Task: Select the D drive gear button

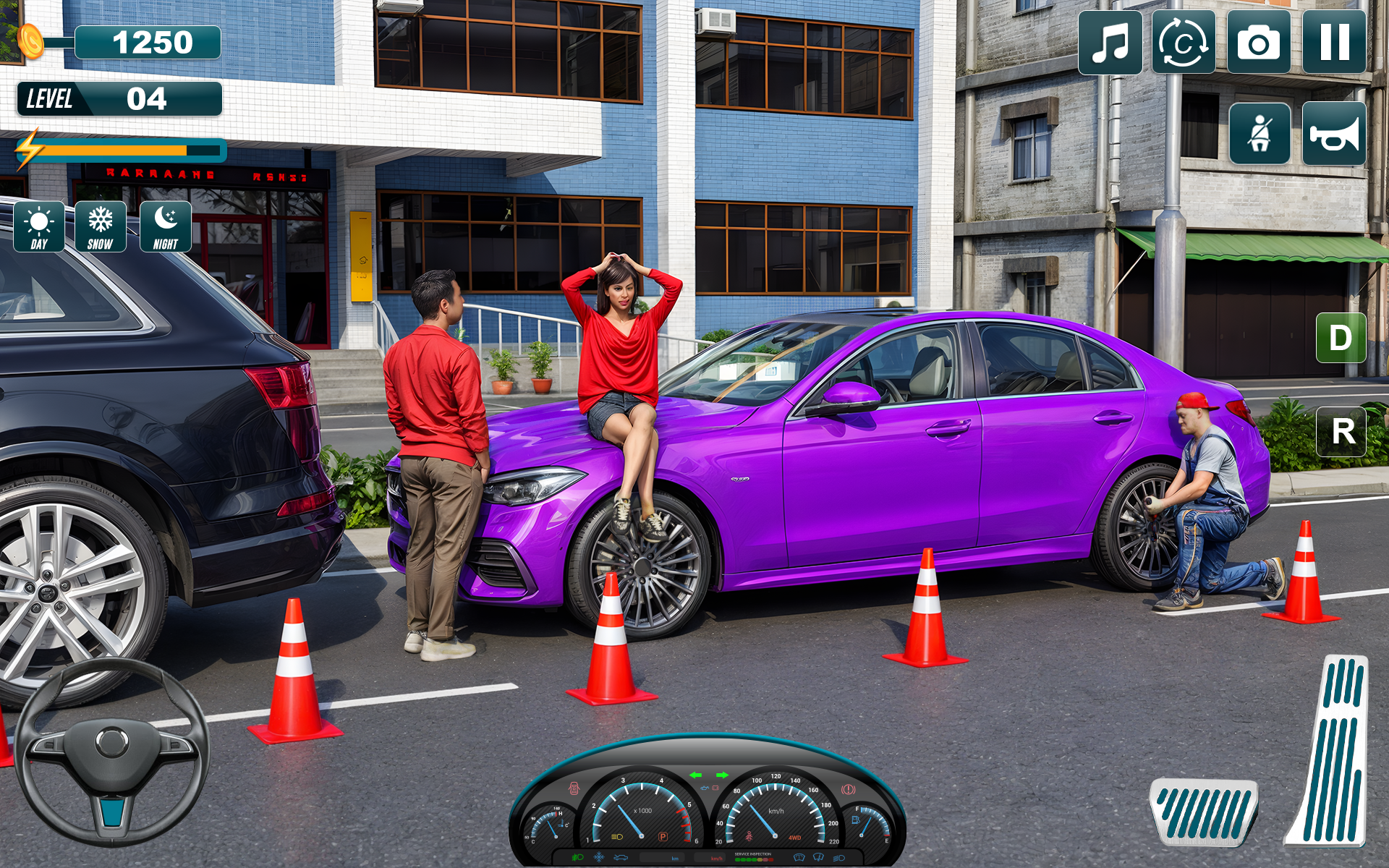Action: tap(1342, 336)
